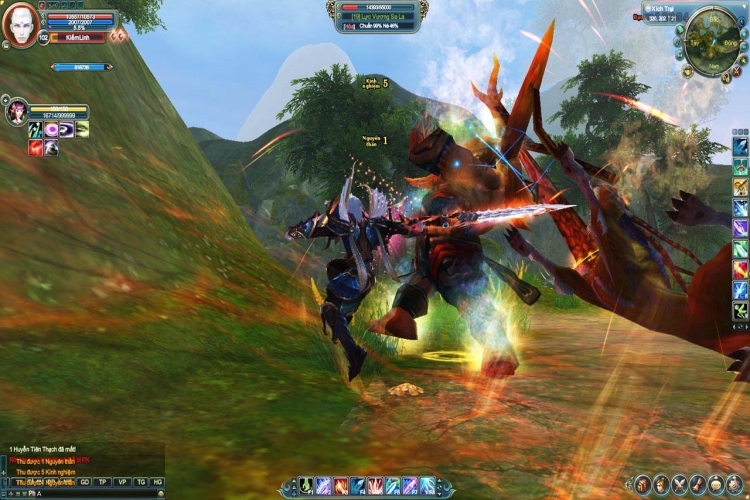The image size is (750, 500).
Task: Switch to the GD chat tab
Action: [x=85, y=482]
